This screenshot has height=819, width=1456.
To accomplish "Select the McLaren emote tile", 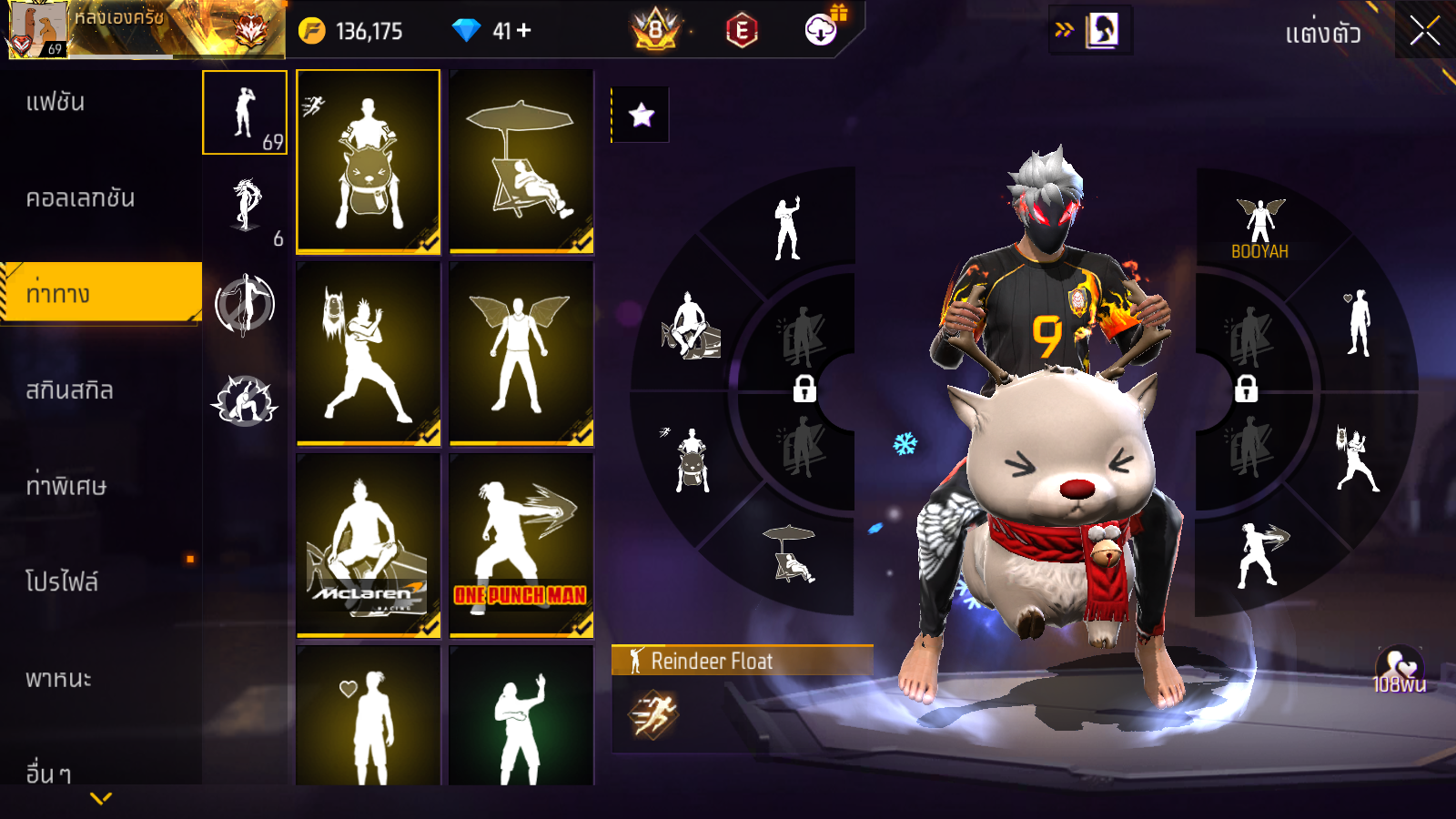I will coord(369,545).
